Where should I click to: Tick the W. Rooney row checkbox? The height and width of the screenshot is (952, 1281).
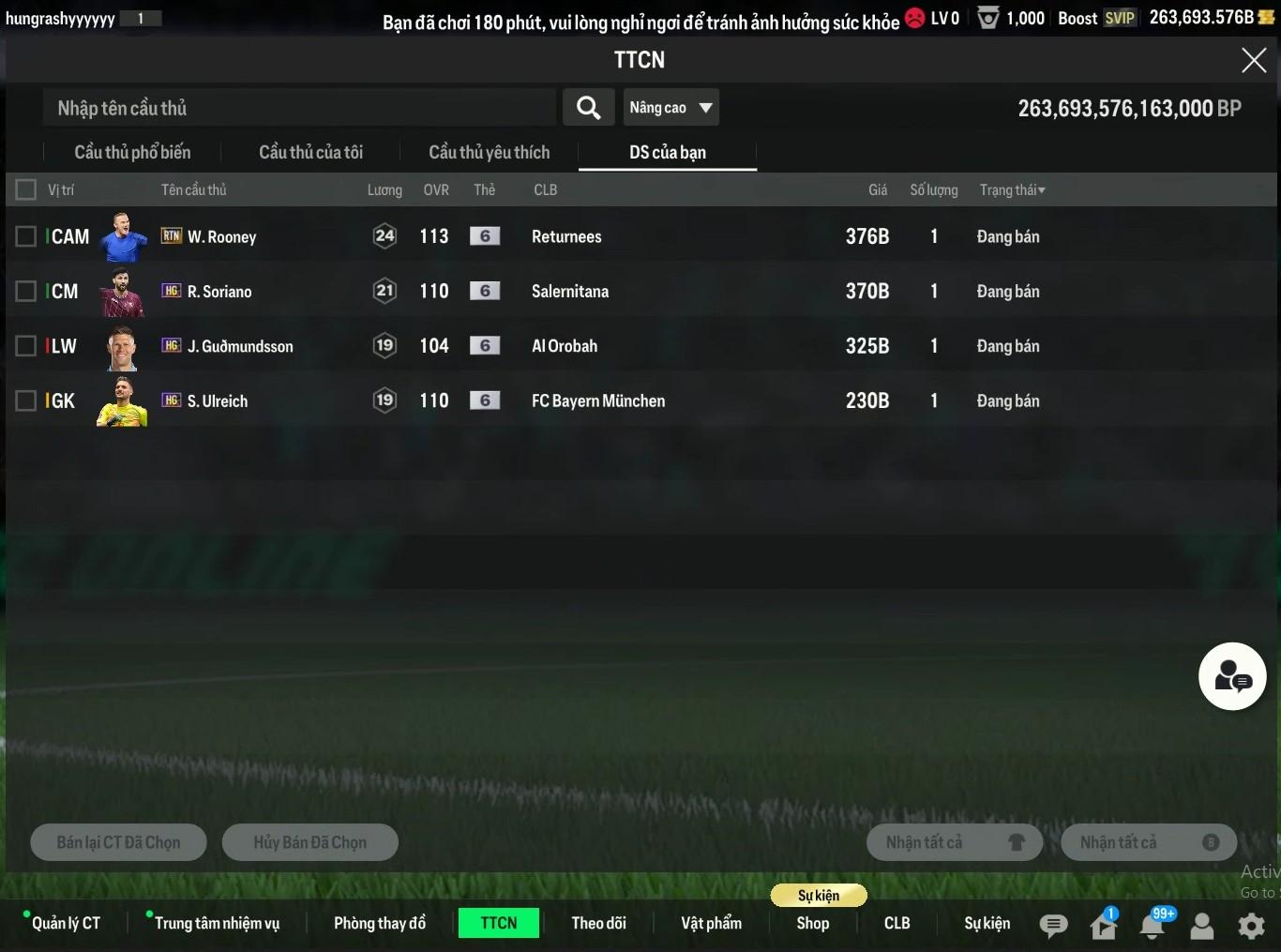pyautogui.click(x=26, y=236)
